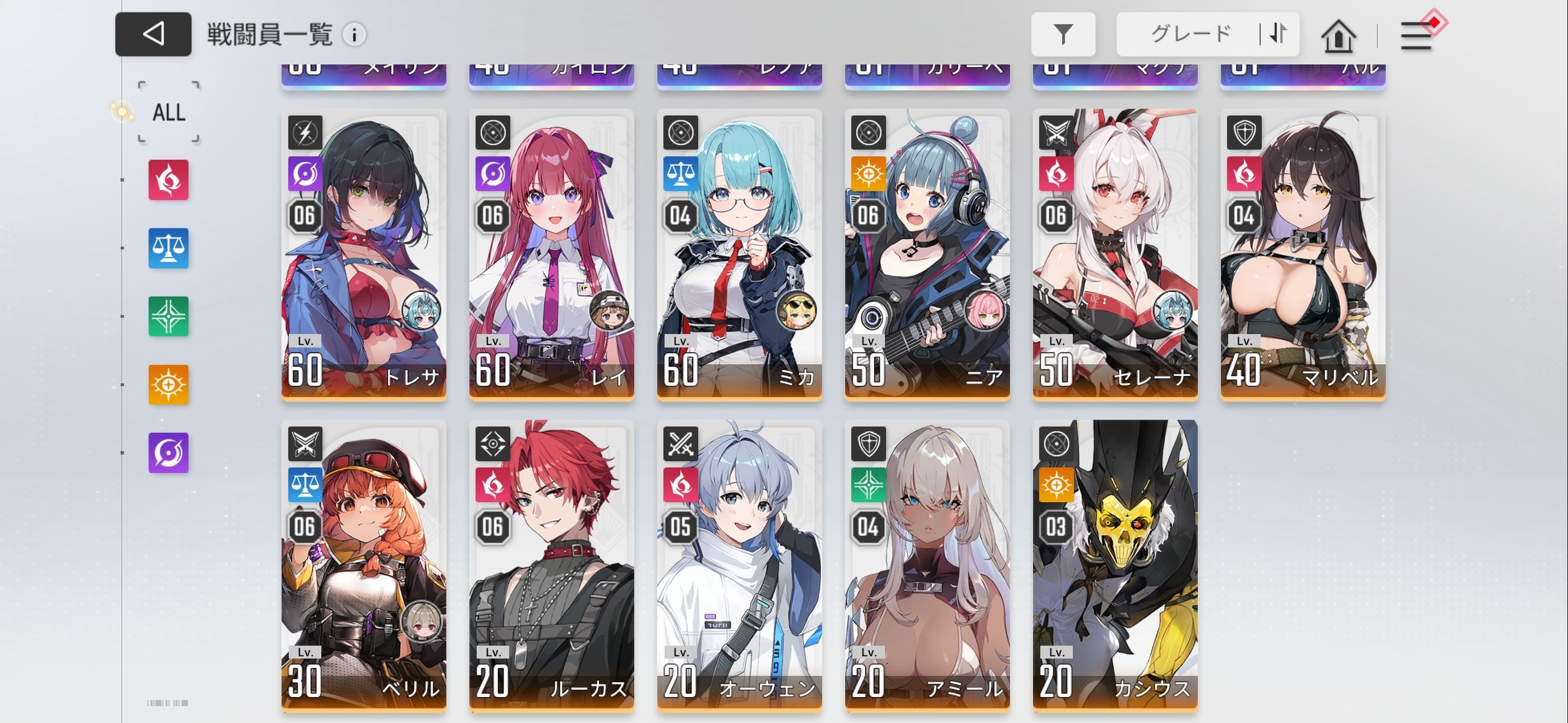Open the ミカ character card
The width and height of the screenshot is (1568, 723).
[x=739, y=254]
